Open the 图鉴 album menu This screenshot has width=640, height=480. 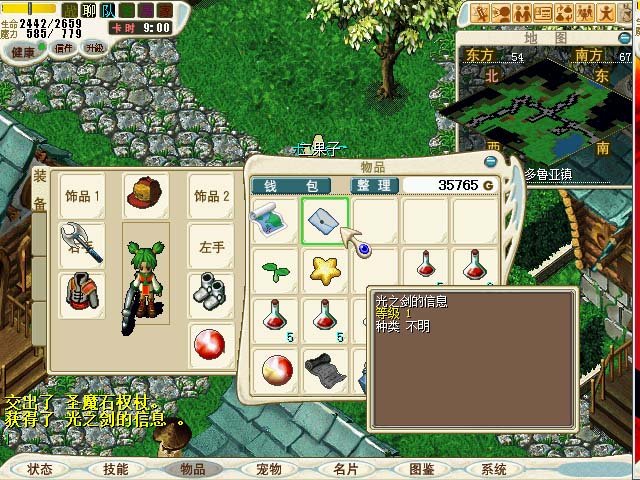point(420,468)
